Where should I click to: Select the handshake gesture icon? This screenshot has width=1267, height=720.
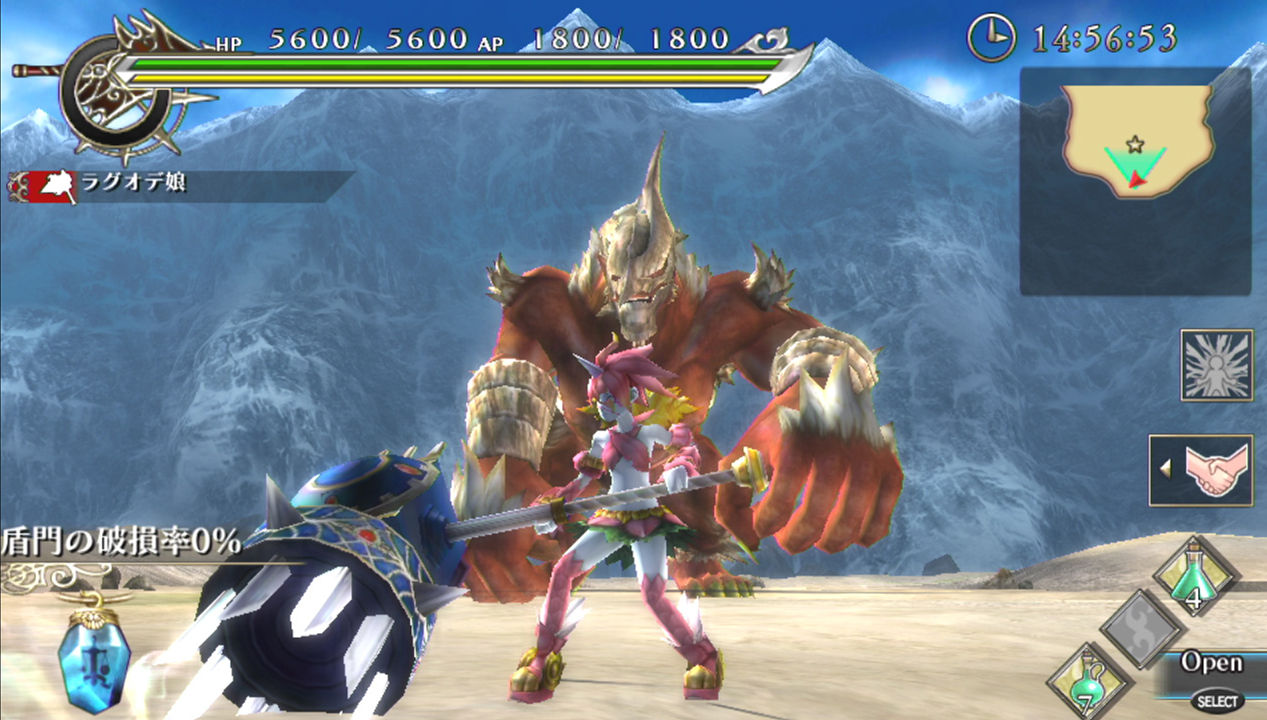(1201, 470)
